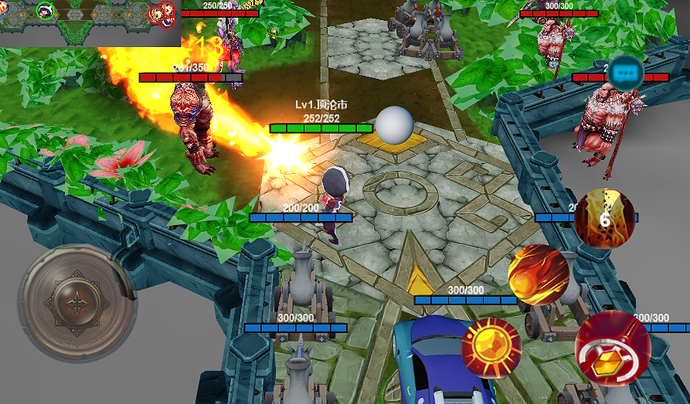Select the green-circled hero on the minimap
This screenshot has height=404, width=690.
coord(45,11)
